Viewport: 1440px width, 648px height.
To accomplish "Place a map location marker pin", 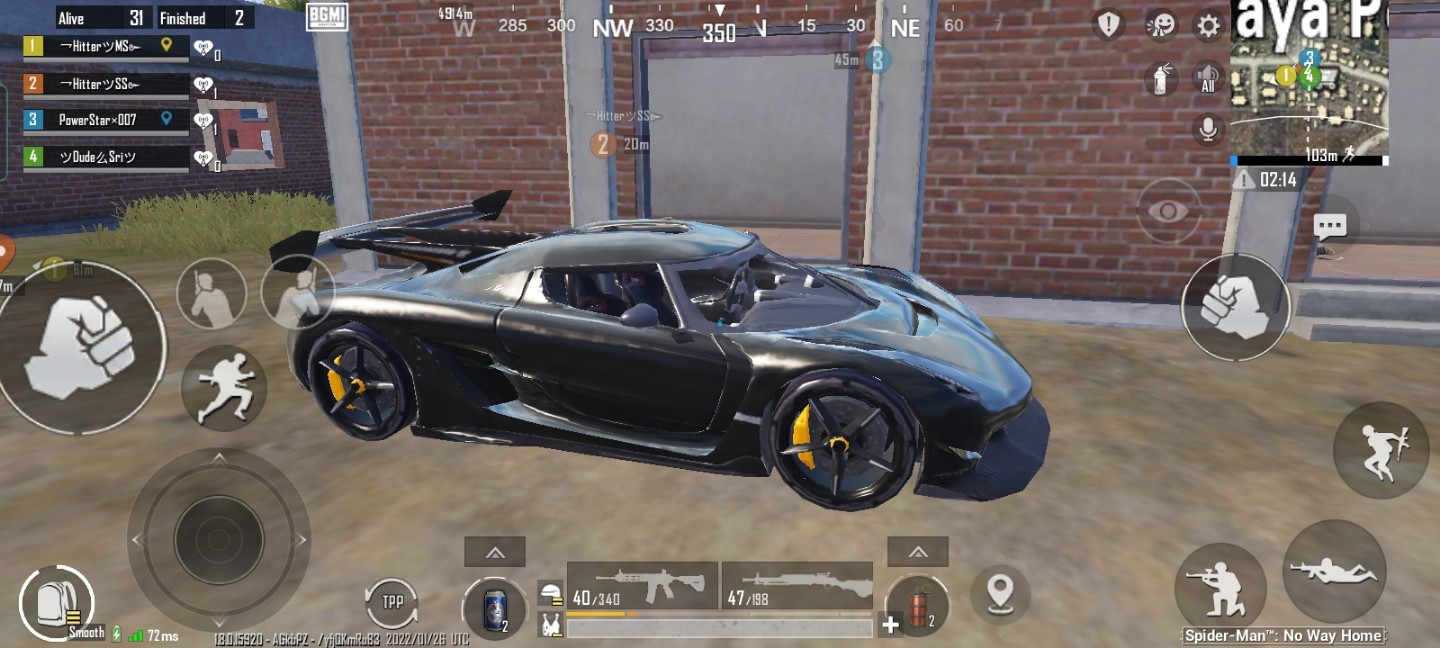I will tap(1000, 592).
